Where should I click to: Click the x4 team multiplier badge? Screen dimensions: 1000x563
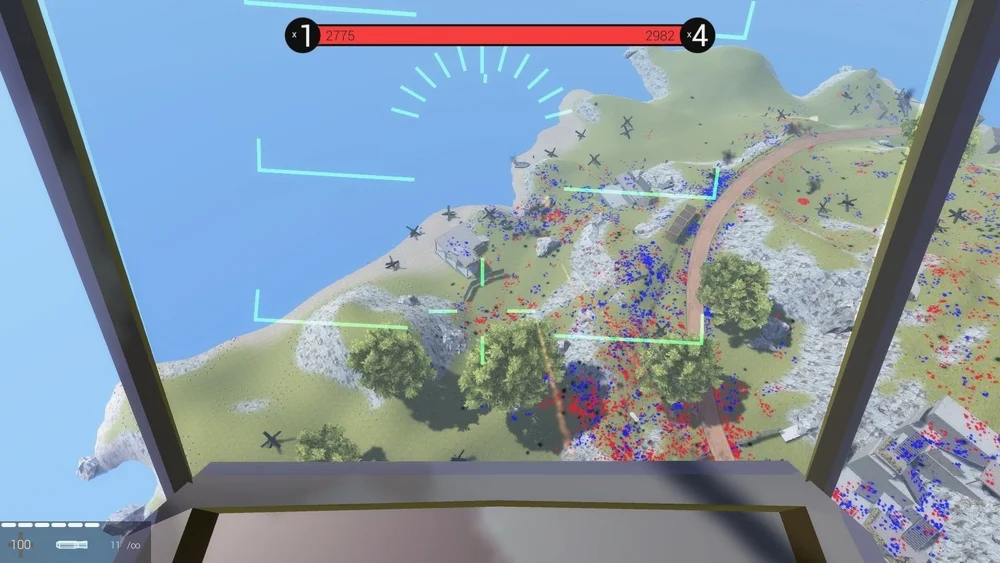point(698,36)
